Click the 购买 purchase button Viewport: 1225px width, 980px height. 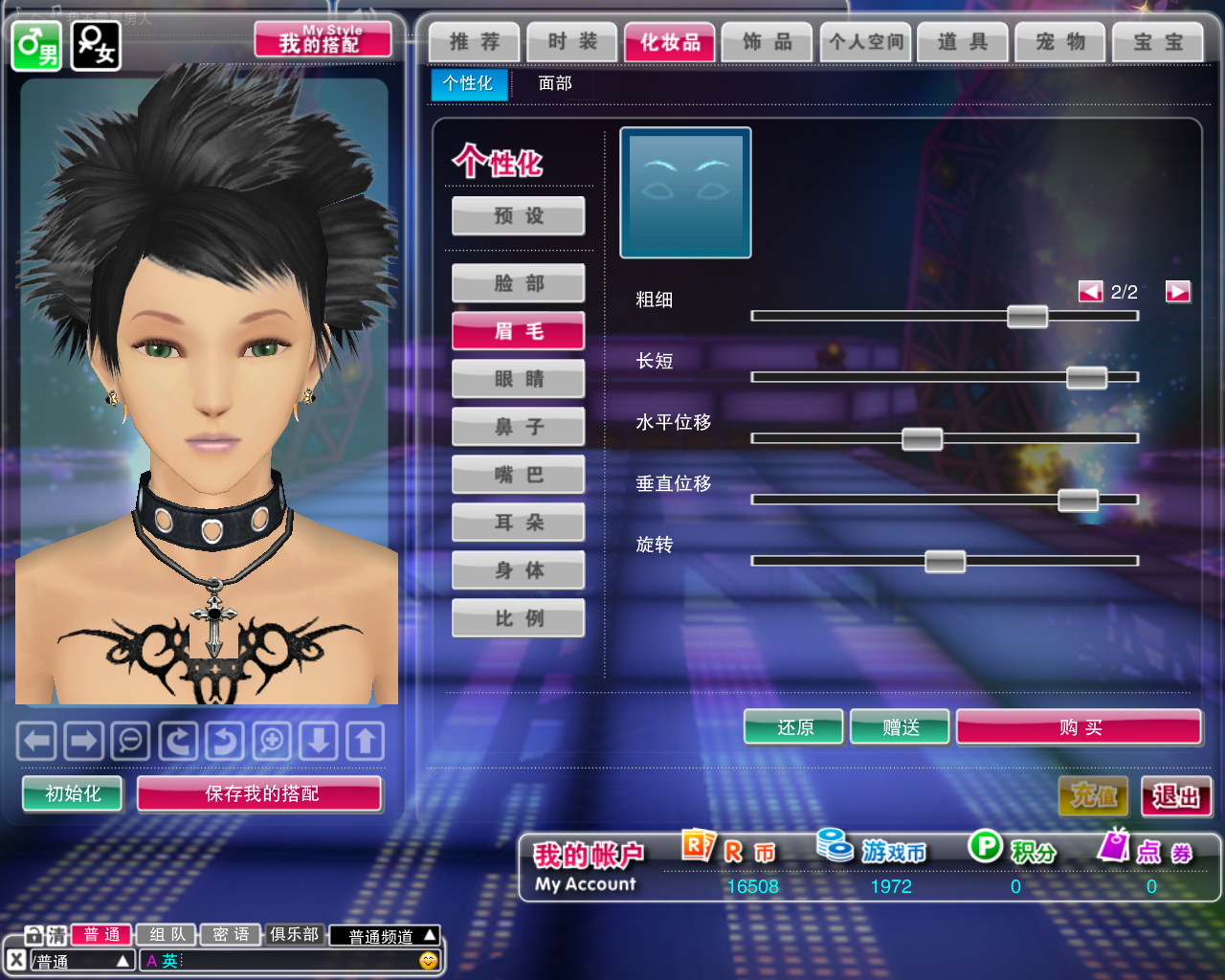click(1080, 727)
